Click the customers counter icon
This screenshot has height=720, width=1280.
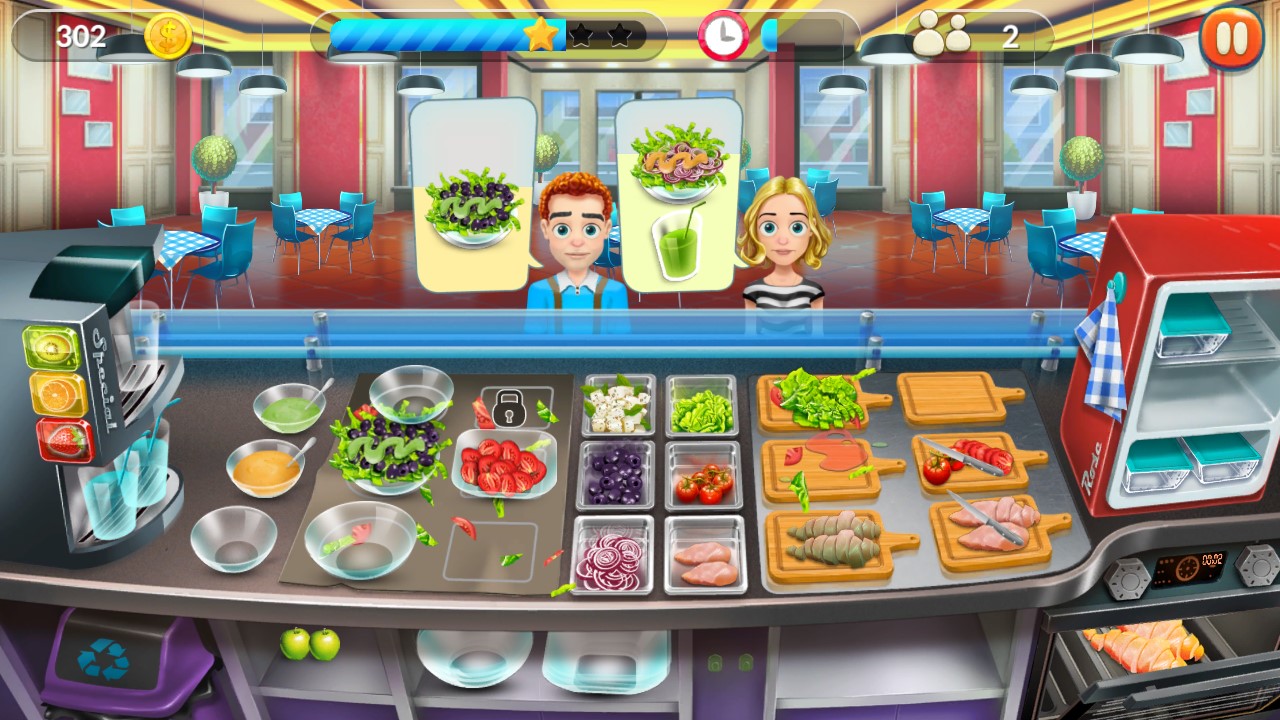[x=938, y=36]
